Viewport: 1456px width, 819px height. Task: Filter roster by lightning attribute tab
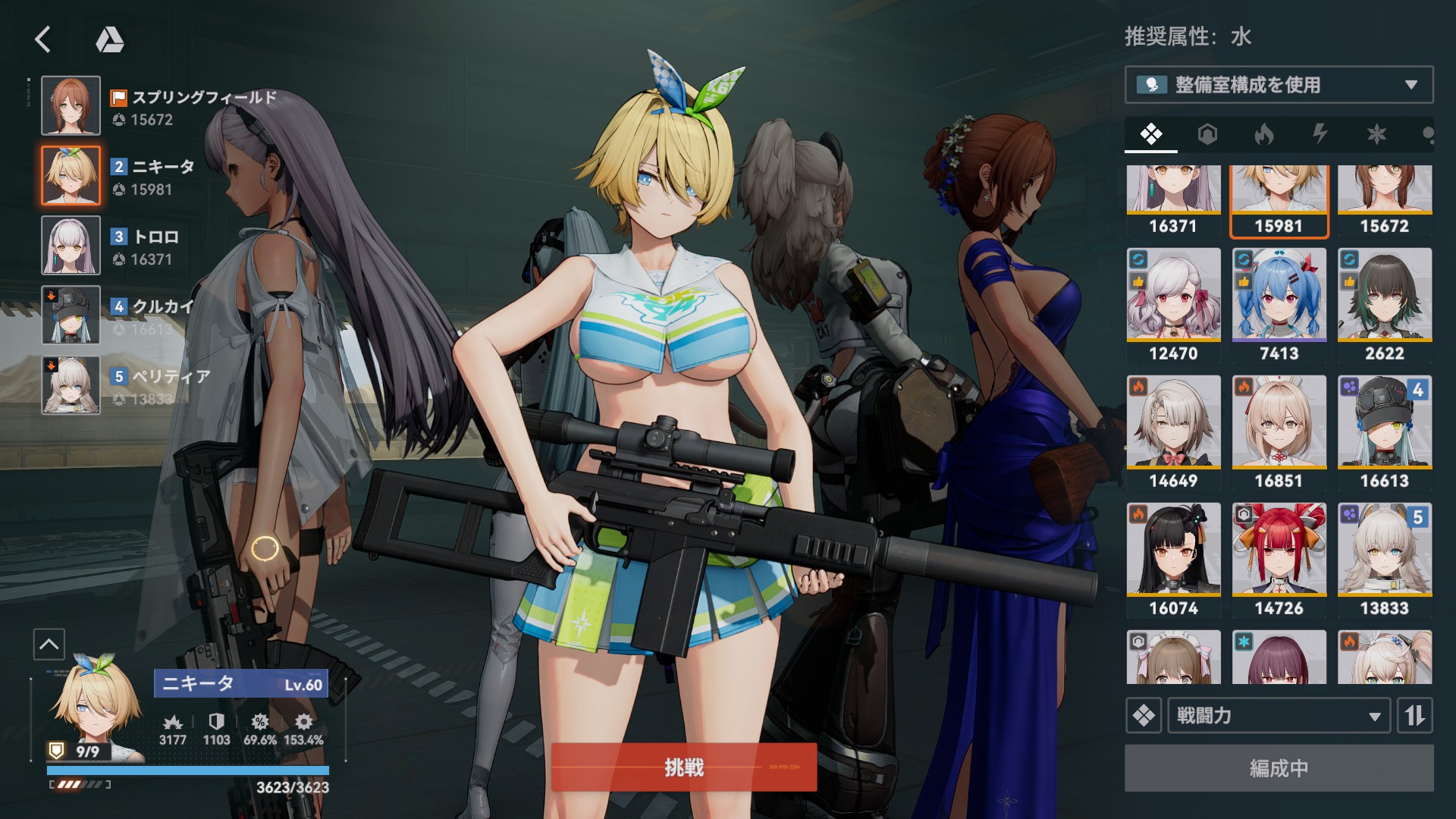(x=1319, y=135)
